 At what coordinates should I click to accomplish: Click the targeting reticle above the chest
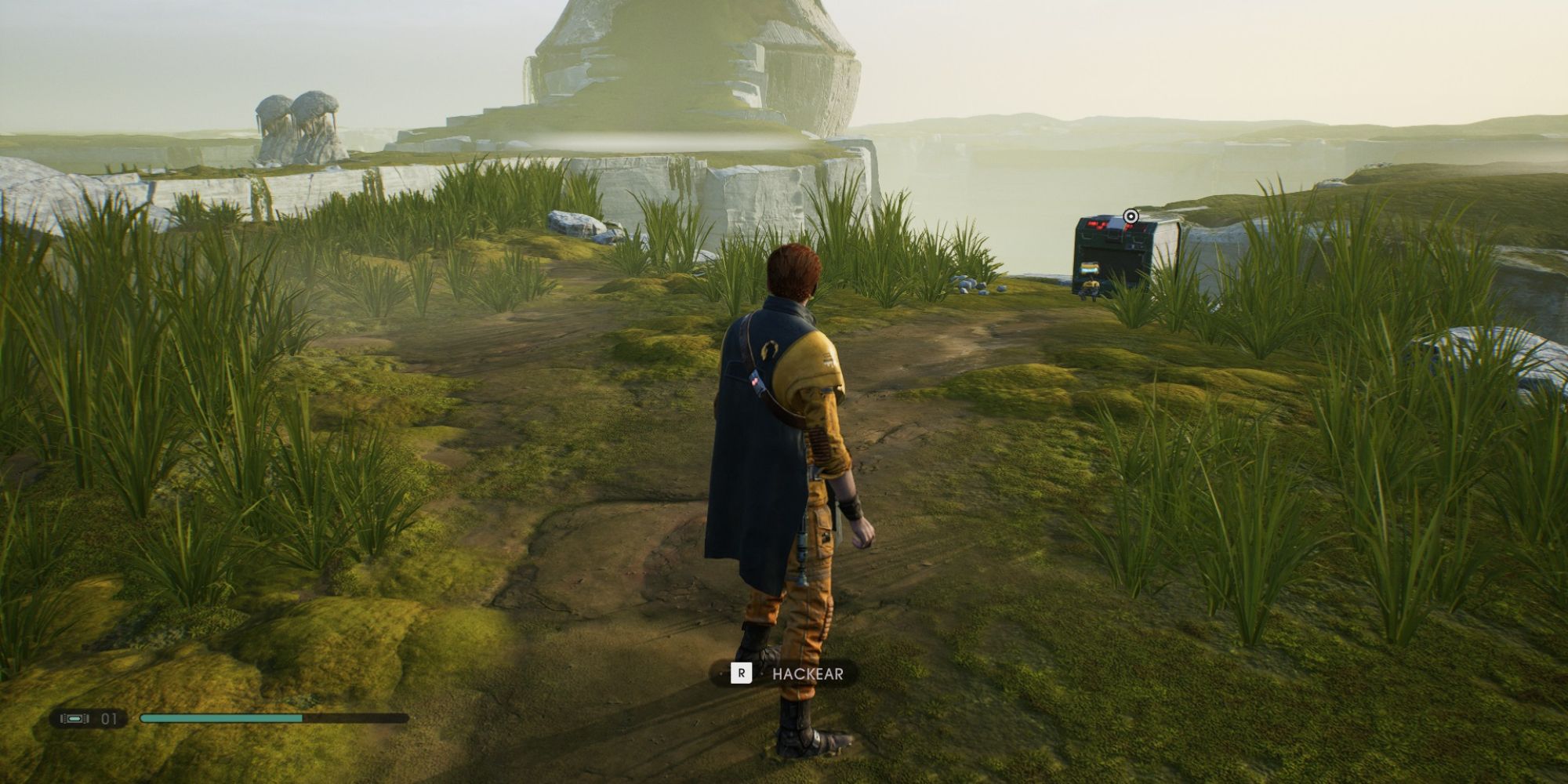[x=1131, y=216]
